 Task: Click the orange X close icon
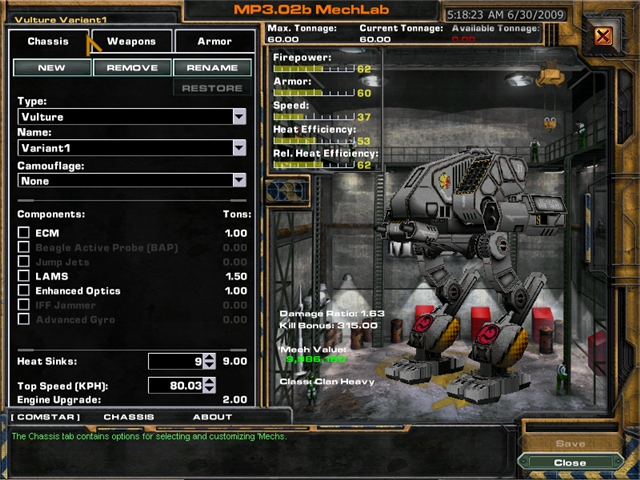603,37
